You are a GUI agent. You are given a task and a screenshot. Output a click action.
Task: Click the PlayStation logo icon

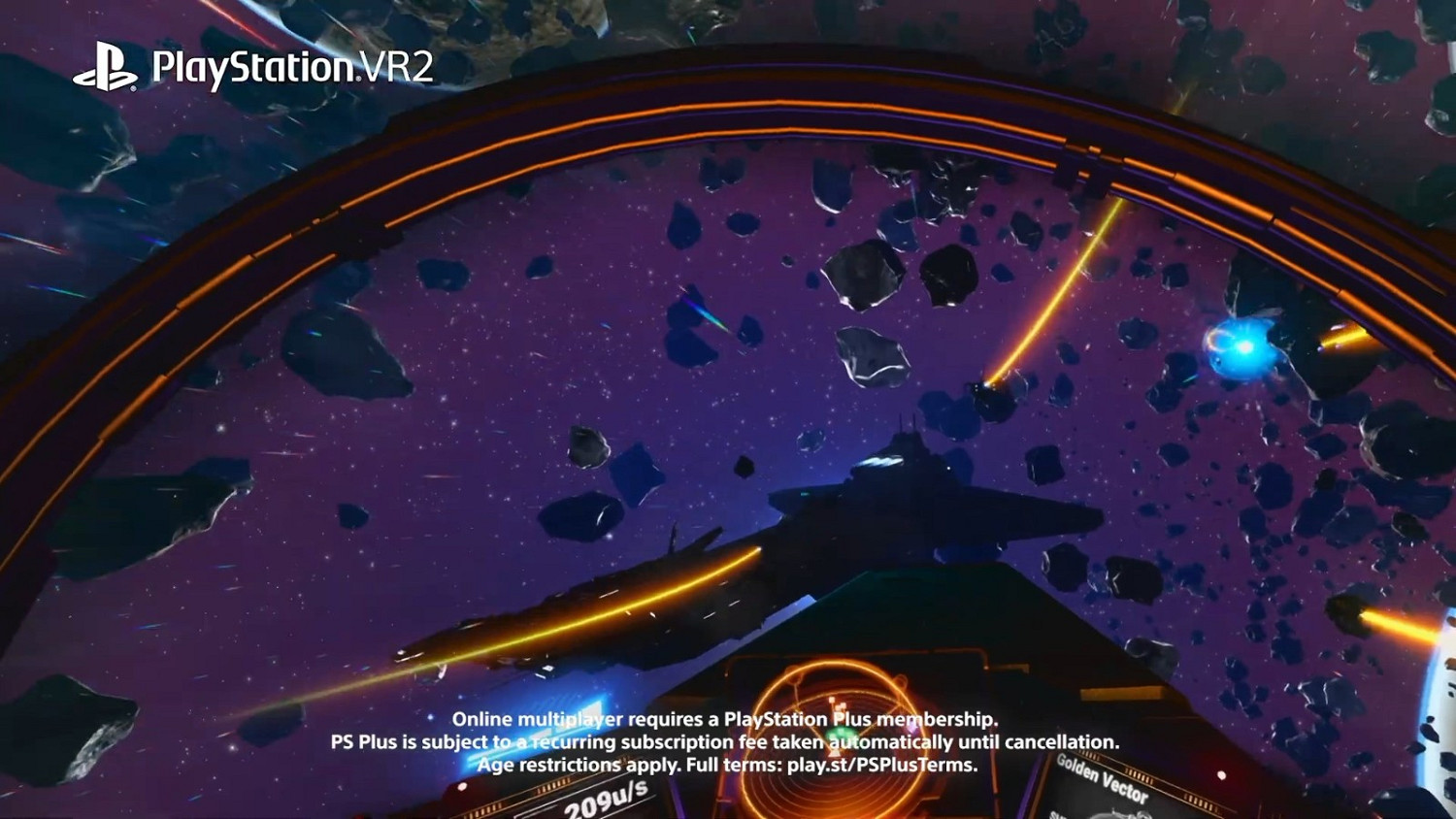112,64
